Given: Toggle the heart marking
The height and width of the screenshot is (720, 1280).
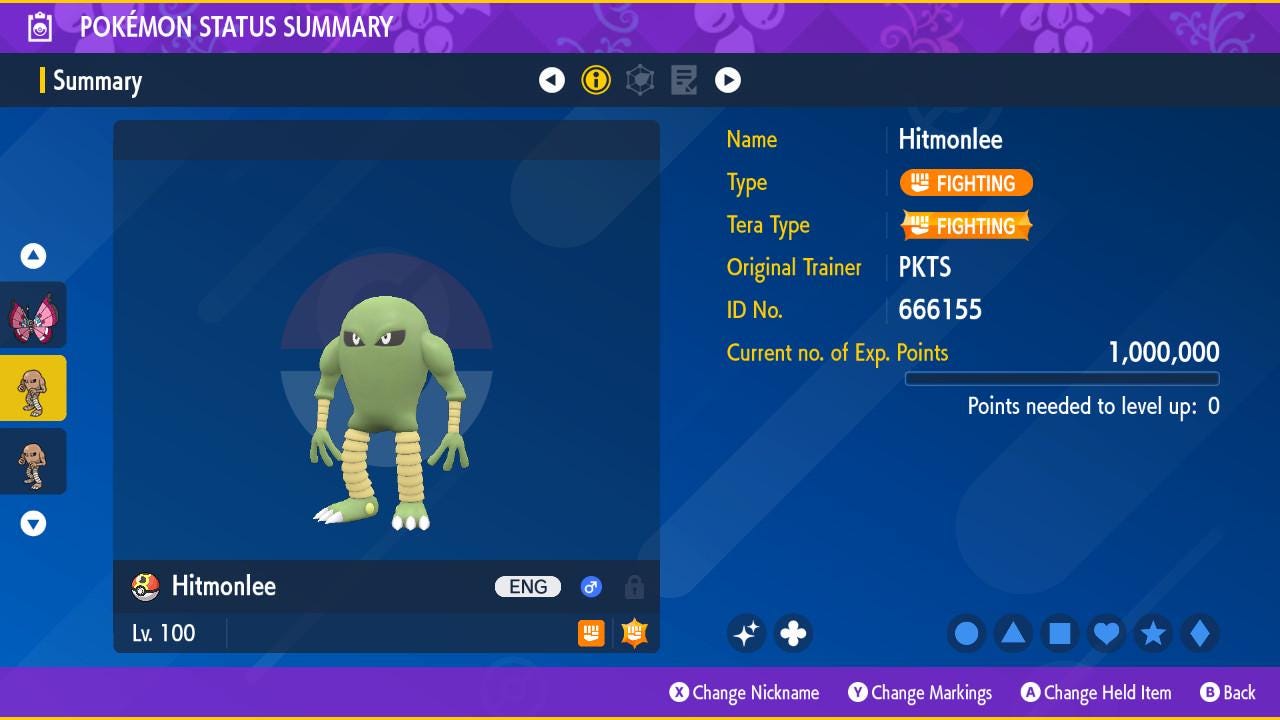Looking at the screenshot, I should (1106, 633).
